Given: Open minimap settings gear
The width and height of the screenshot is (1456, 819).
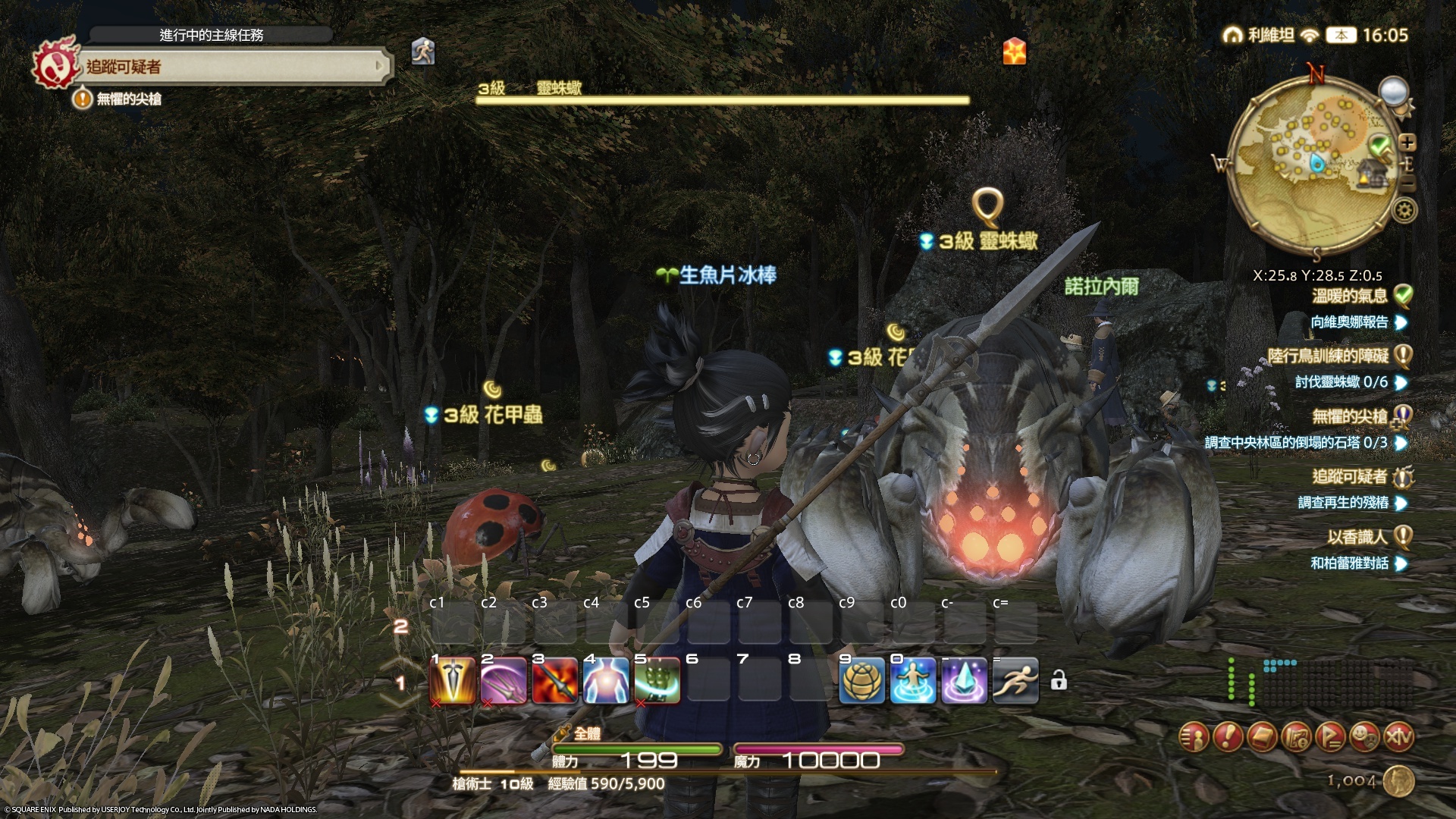Looking at the screenshot, I should point(1404,210).
